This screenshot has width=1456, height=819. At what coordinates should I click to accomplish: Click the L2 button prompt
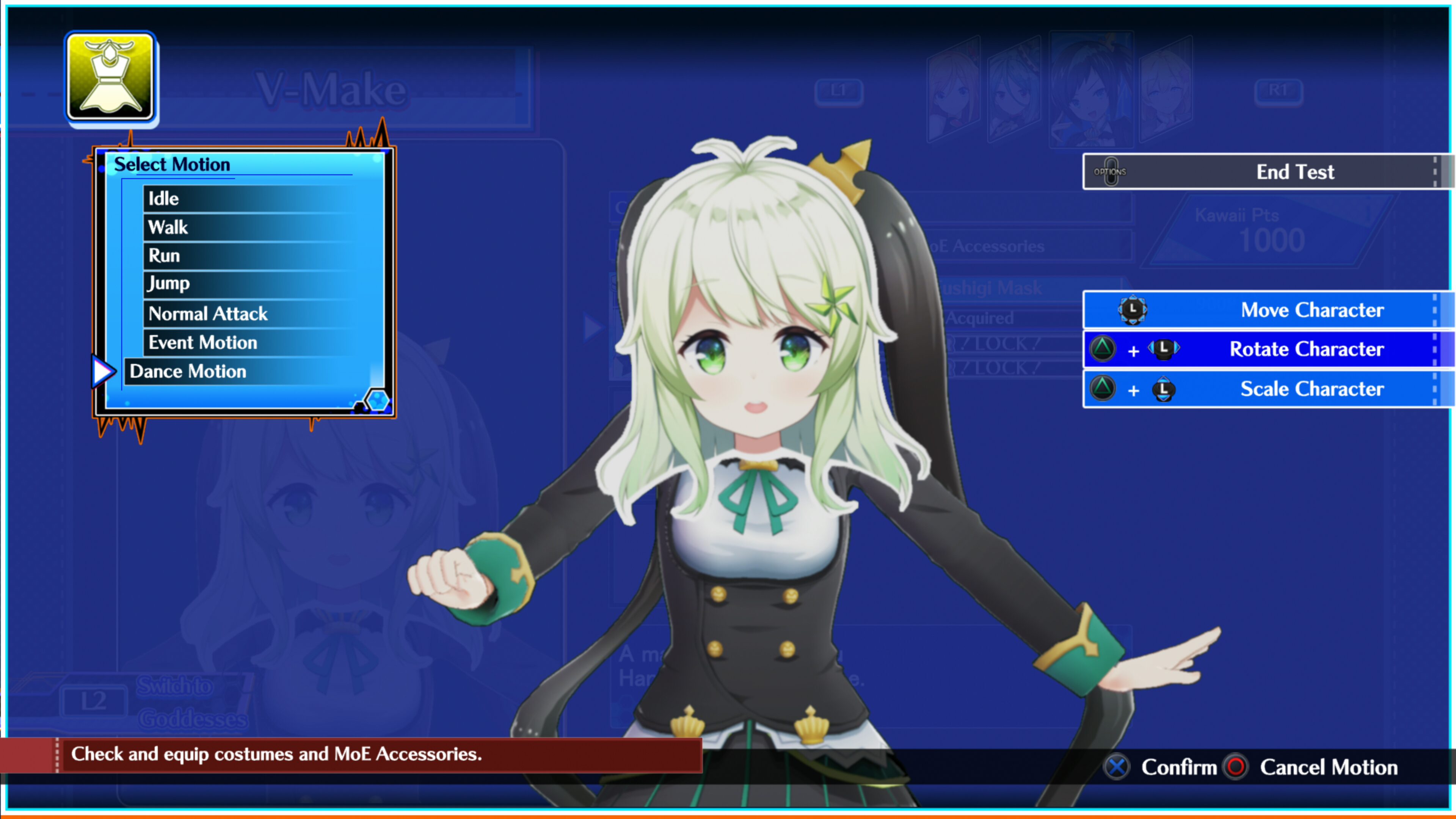[x=93, y=701]
